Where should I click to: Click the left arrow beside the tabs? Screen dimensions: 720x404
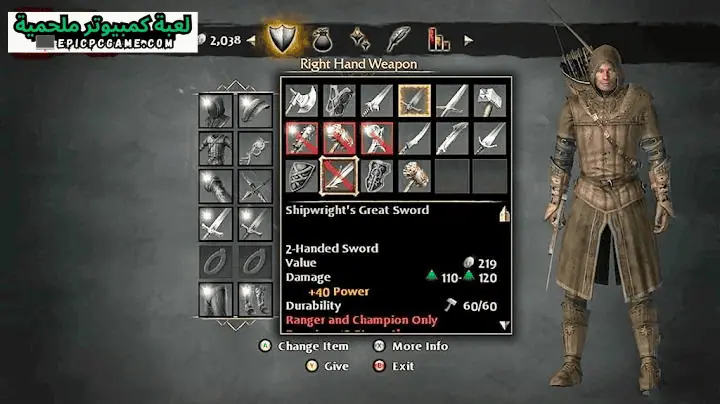click(250, 40)
